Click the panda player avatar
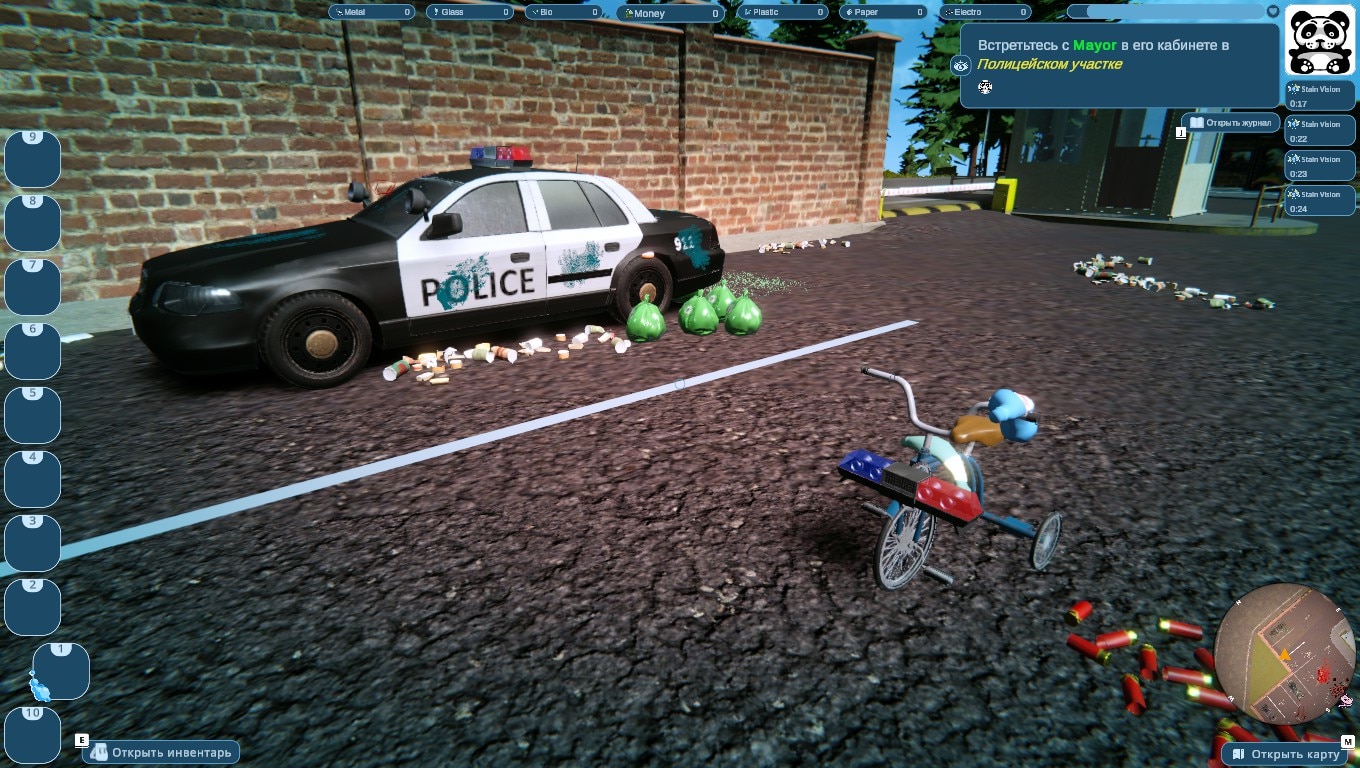 (1319, 40)
